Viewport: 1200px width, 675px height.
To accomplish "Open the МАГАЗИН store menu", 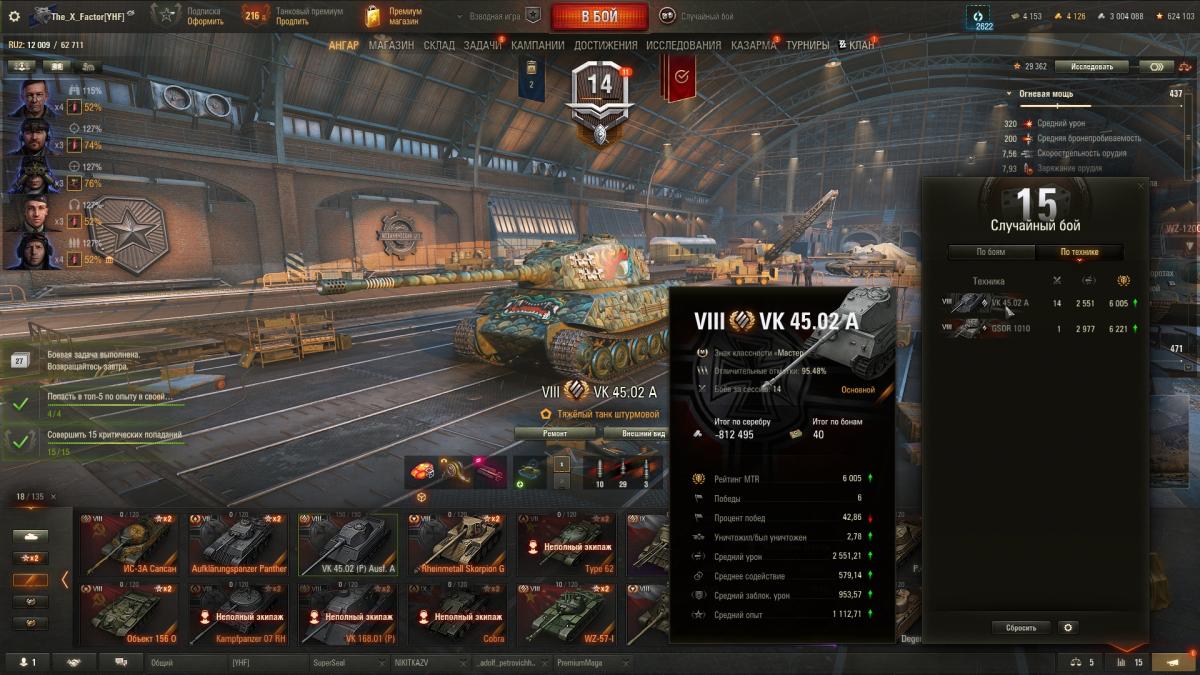I will click(x=391, y=45).
